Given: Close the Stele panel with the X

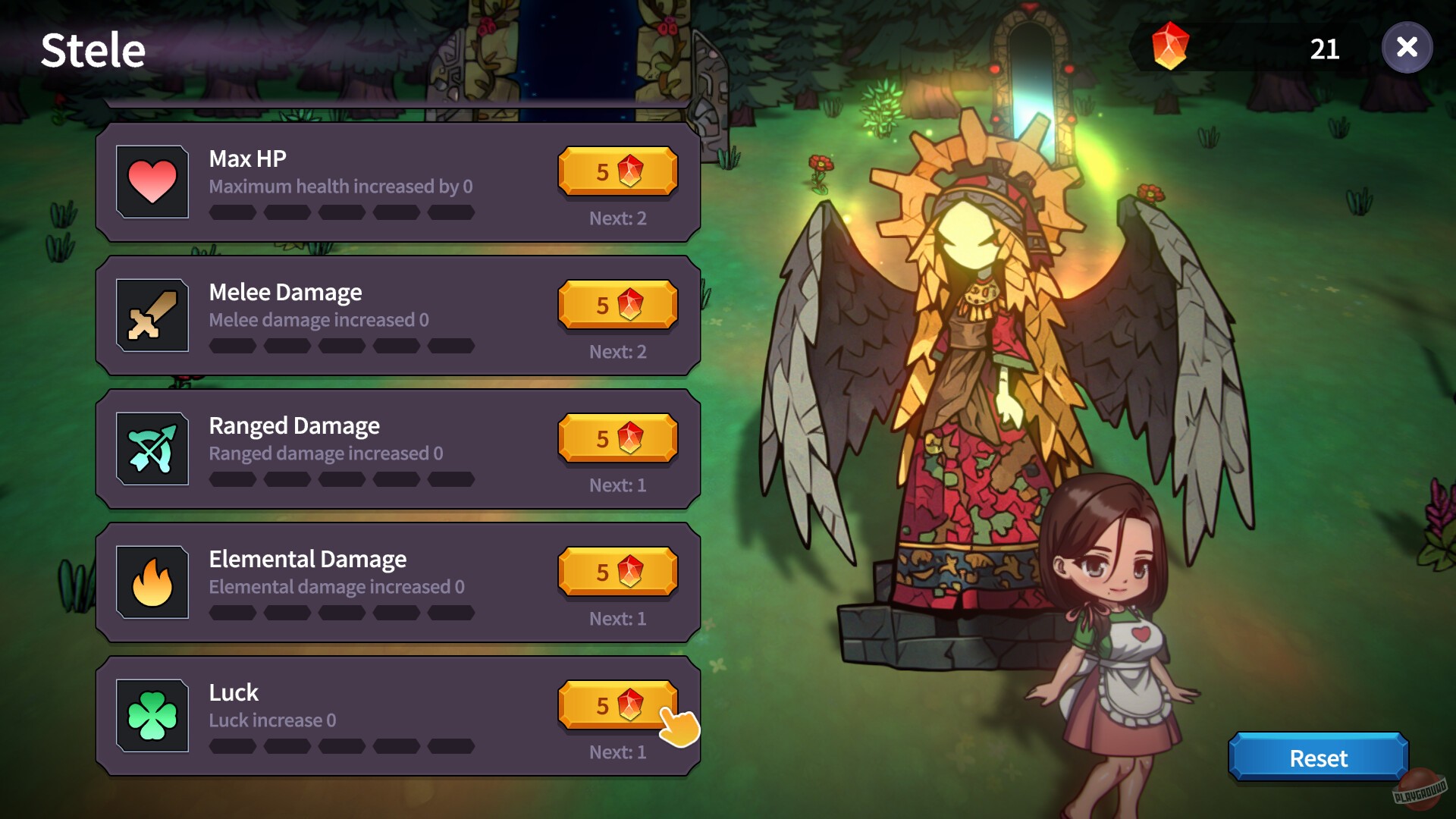Looking at the screenshot, I should (x=1407, y=48).
